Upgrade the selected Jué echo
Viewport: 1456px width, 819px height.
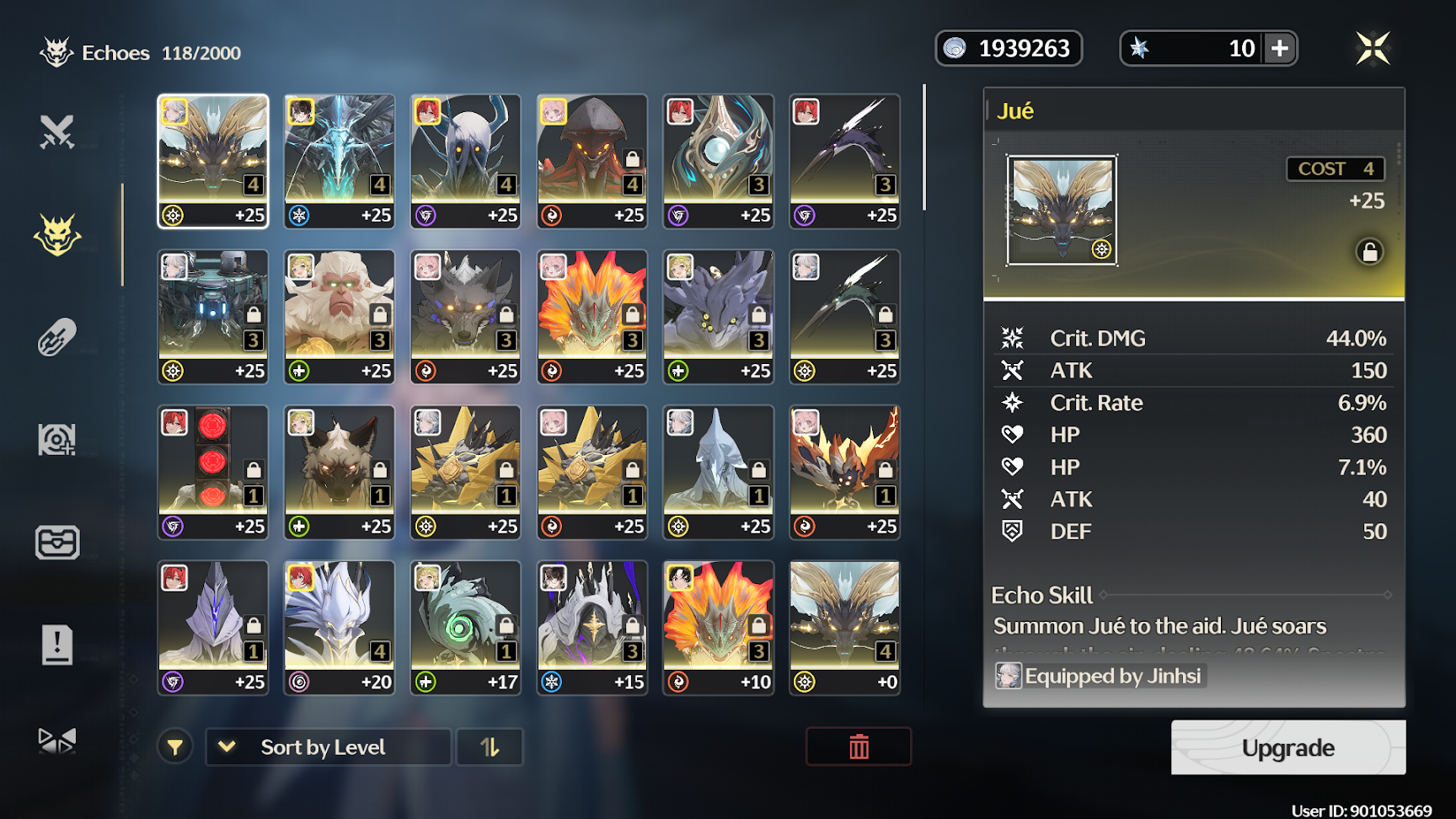coord(1287,747)
